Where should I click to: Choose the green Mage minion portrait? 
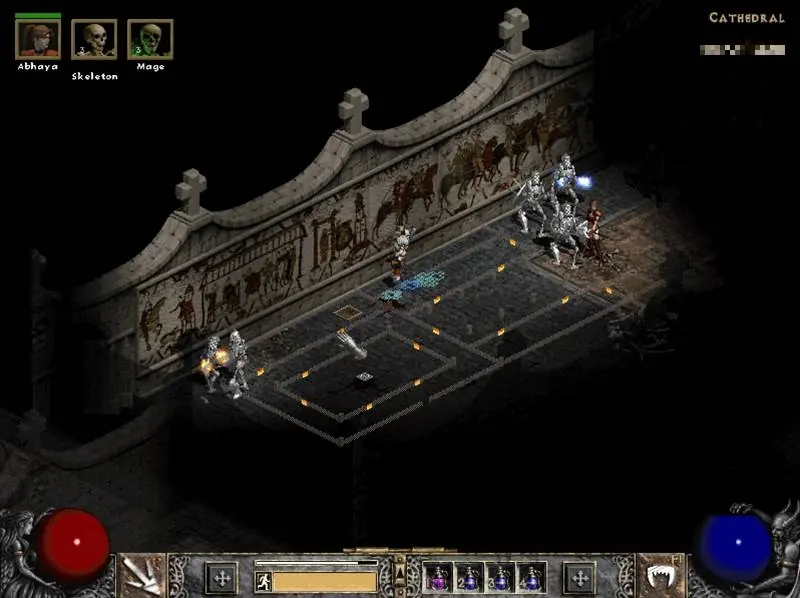(x=150, y=39)
